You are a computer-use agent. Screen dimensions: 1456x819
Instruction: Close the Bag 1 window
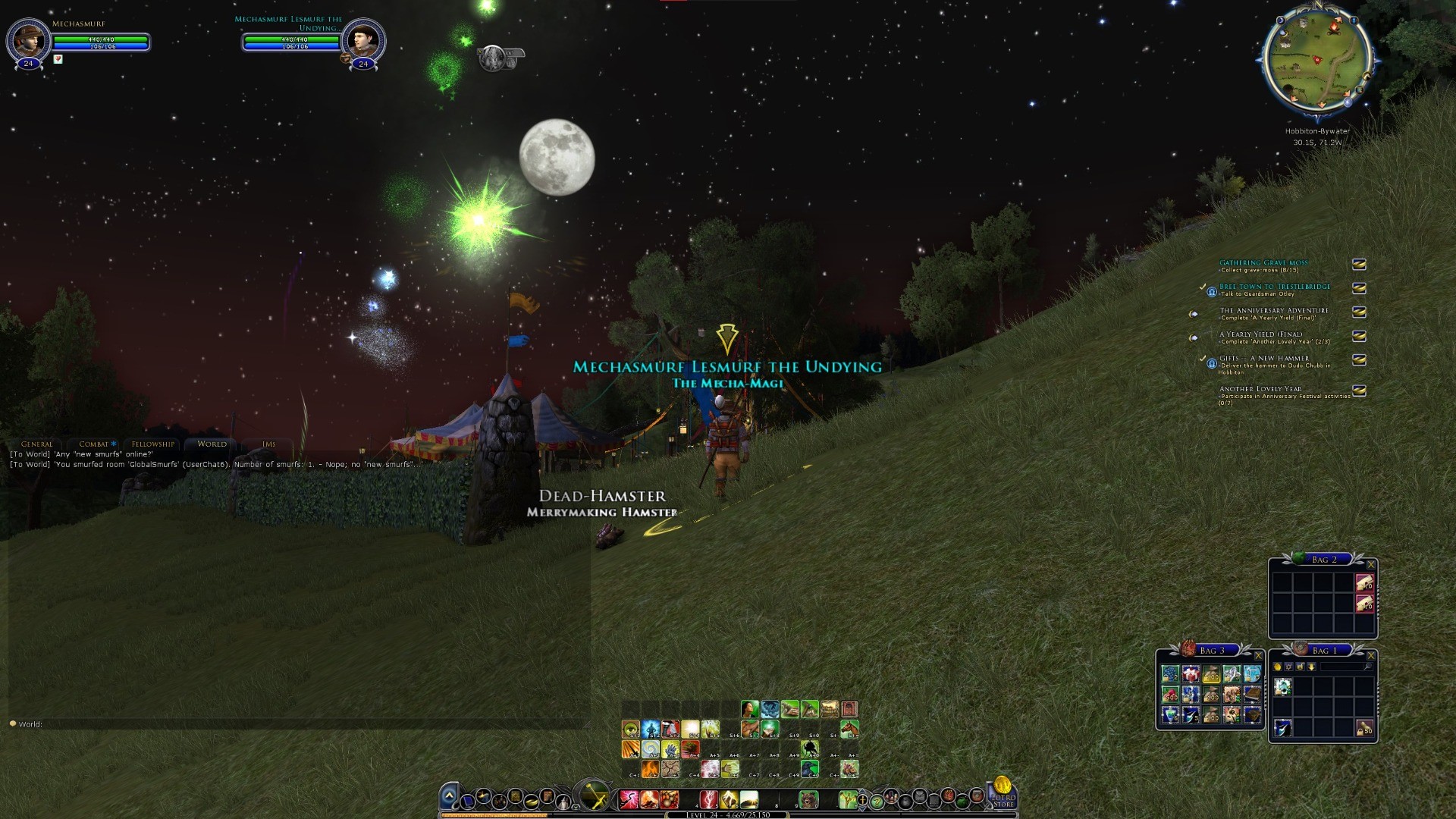[x=1370, y=655]
